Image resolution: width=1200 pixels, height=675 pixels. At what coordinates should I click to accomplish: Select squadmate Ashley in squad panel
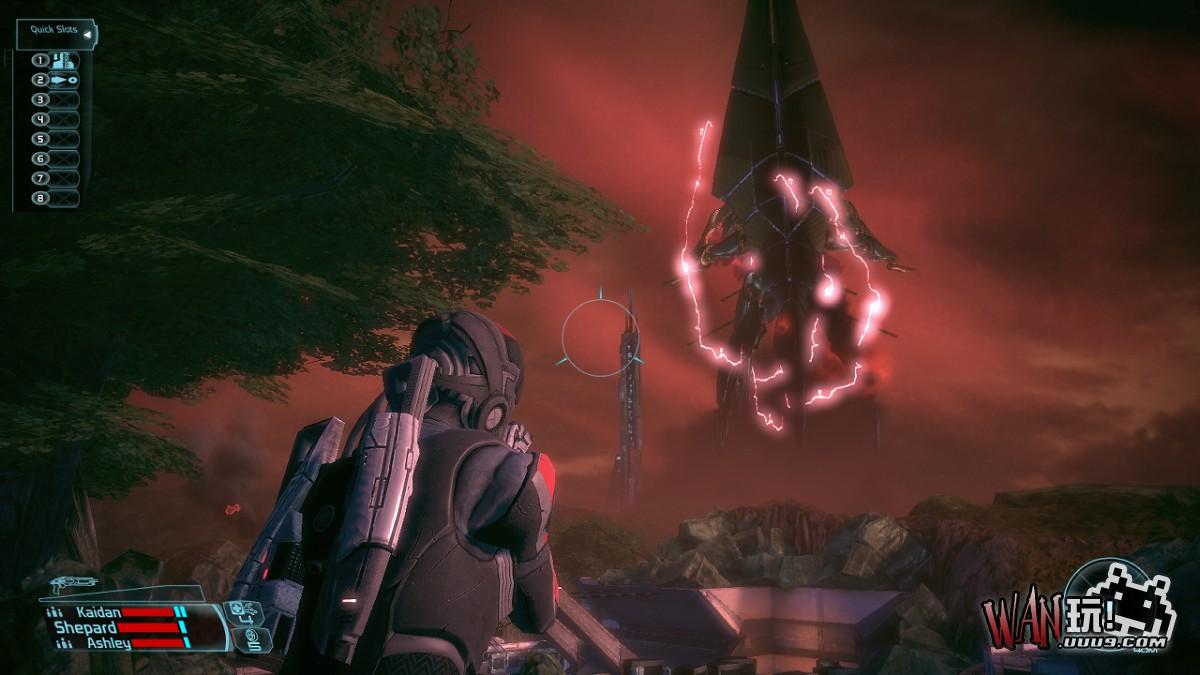pos(108,643)
